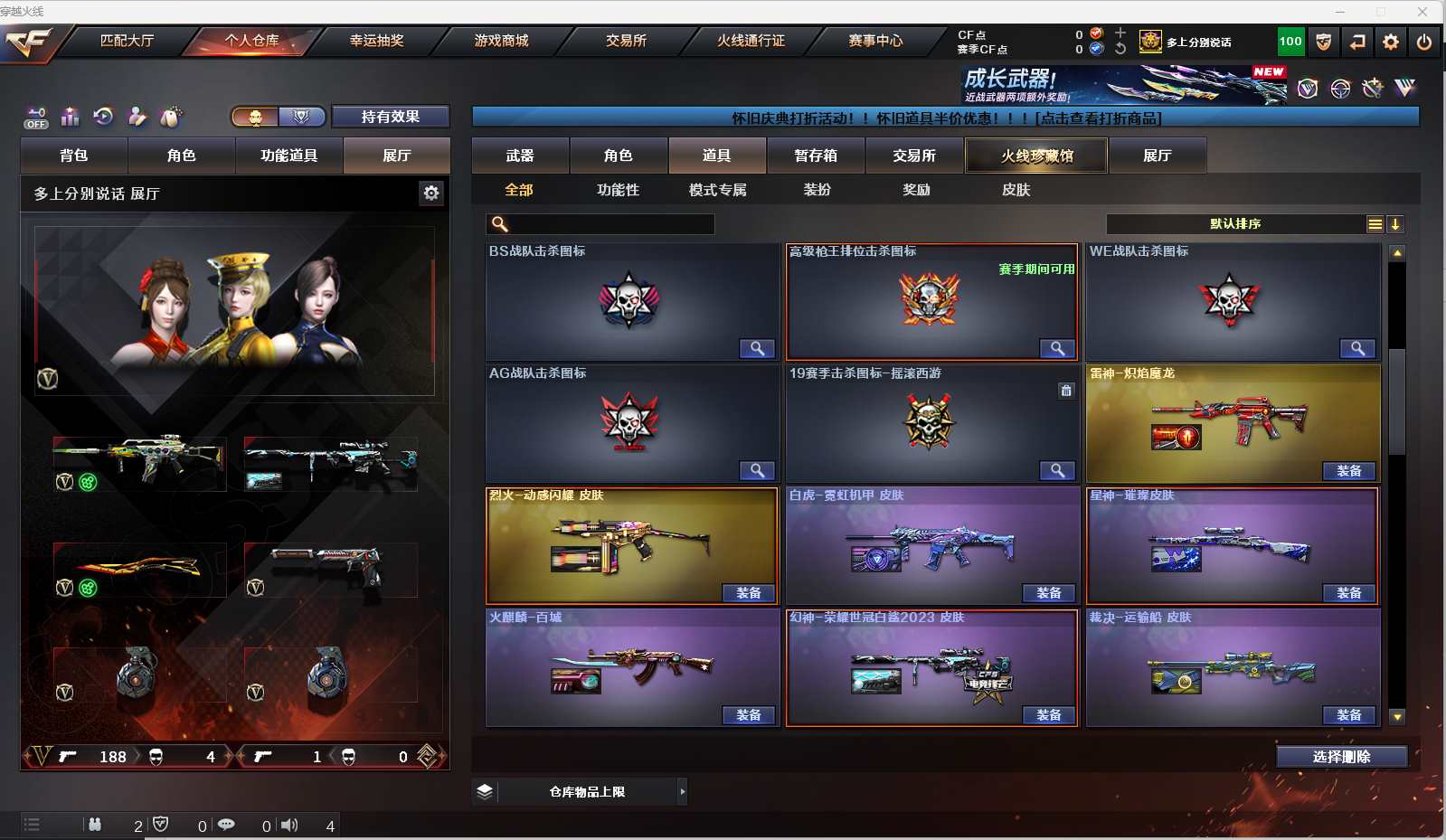Viewport: 1446px width, 840px height.
Task: Inspect the BS战队击杀图标 item
Action: click(756, 349)
